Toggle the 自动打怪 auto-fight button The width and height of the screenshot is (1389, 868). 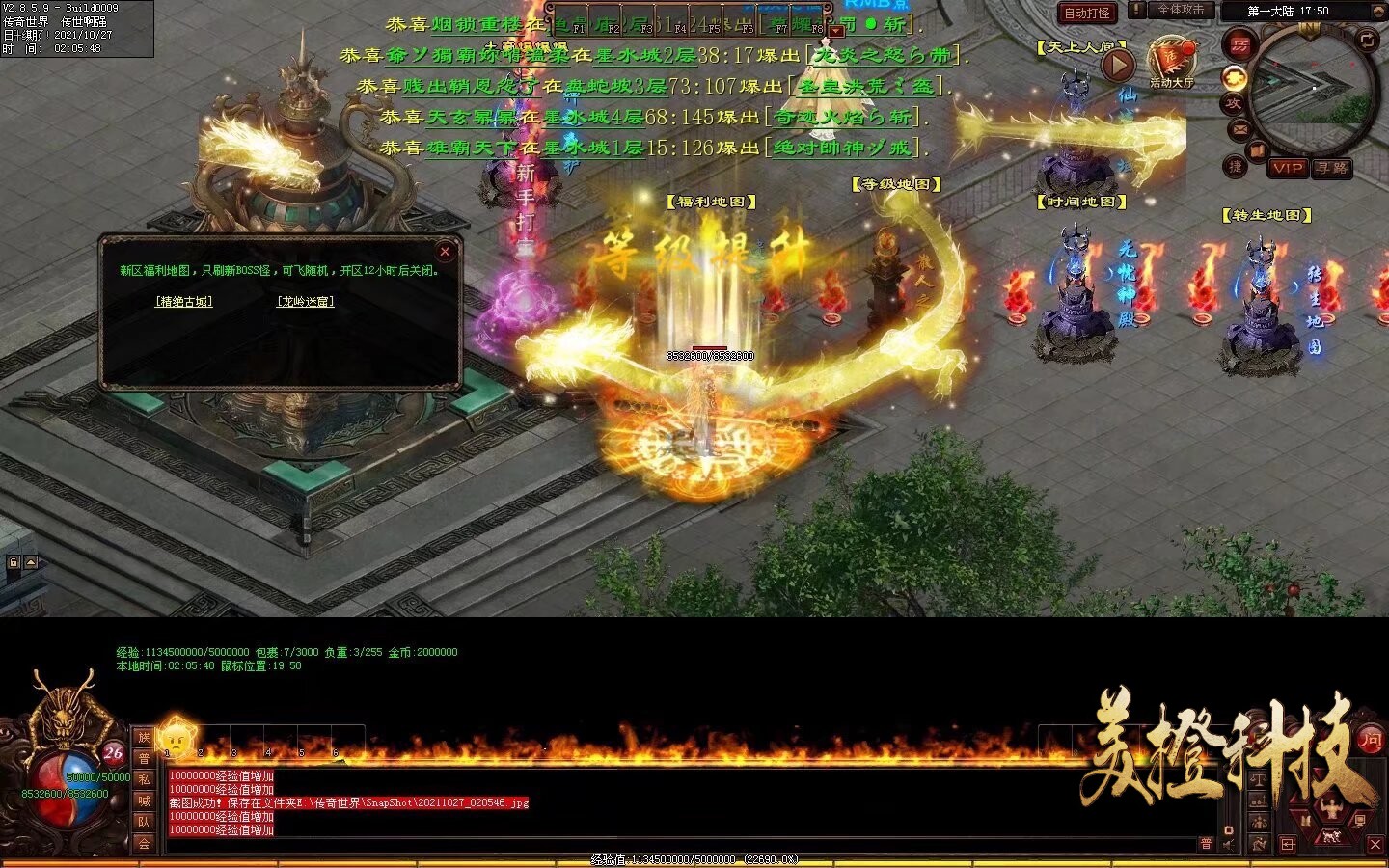click(1087, 14)
